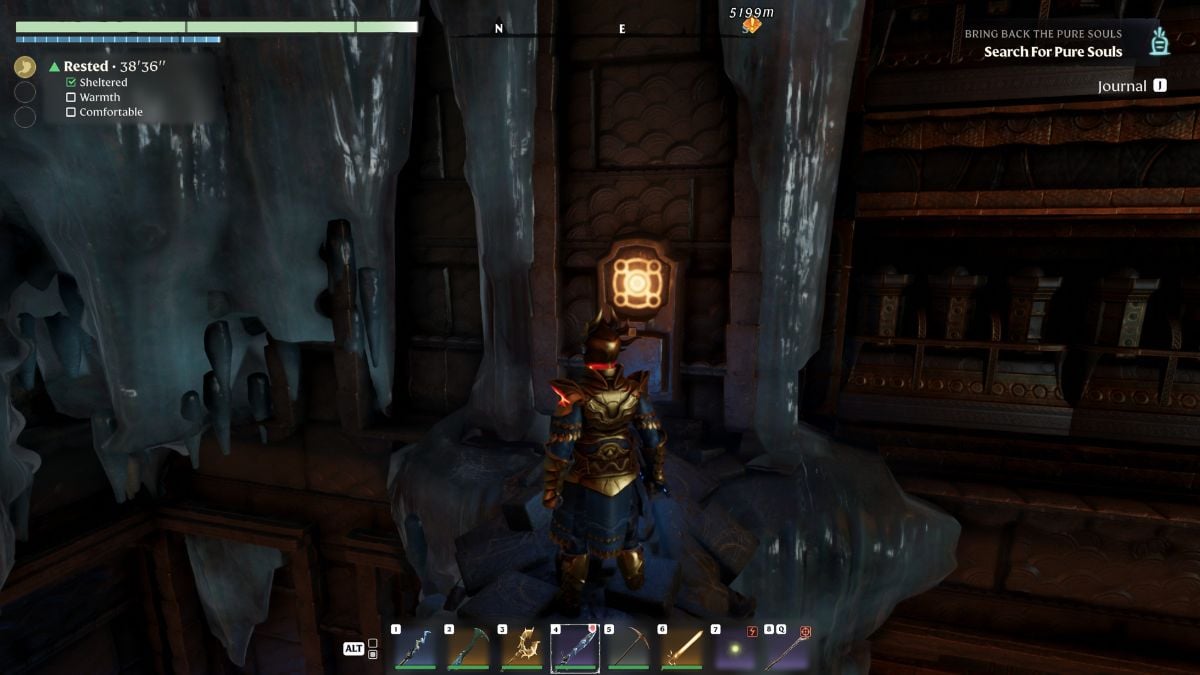Select the glowing golden wand in slot 6
1200x675 pixels.
681,648
